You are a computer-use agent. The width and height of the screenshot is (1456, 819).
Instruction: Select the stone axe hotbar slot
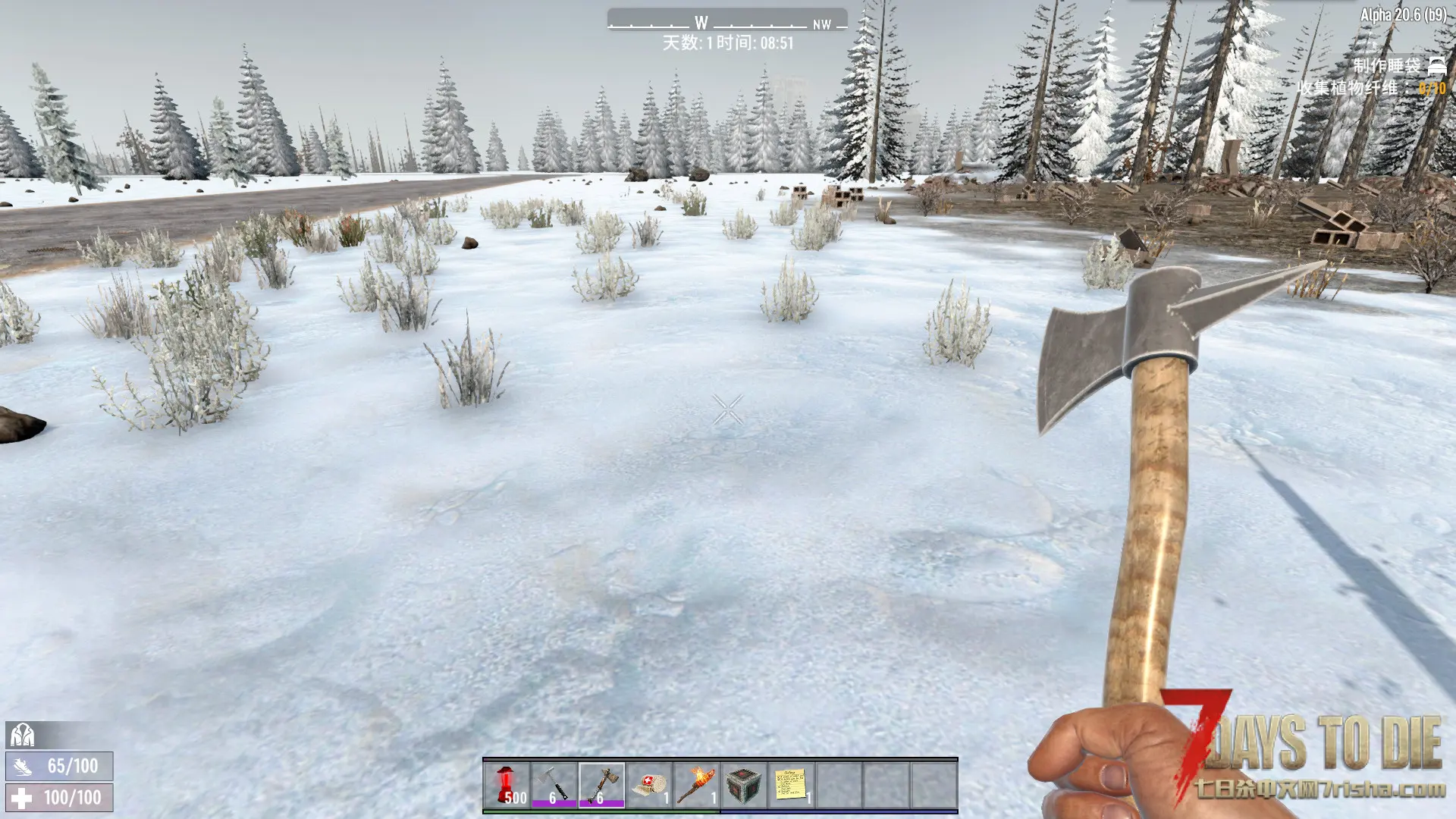pos(601,785)
